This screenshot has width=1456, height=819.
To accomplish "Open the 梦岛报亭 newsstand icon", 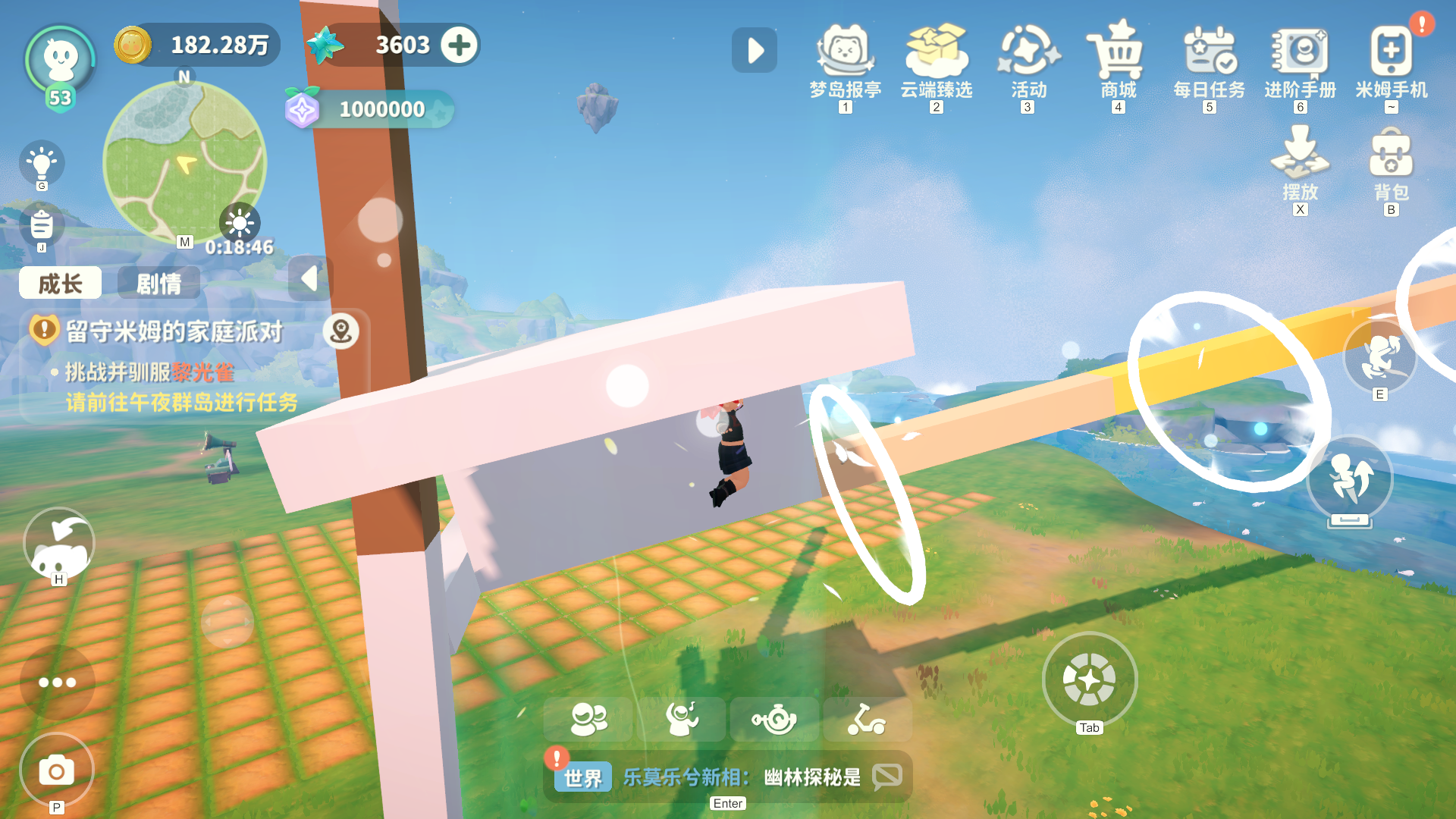I will (x=846, y=53).
